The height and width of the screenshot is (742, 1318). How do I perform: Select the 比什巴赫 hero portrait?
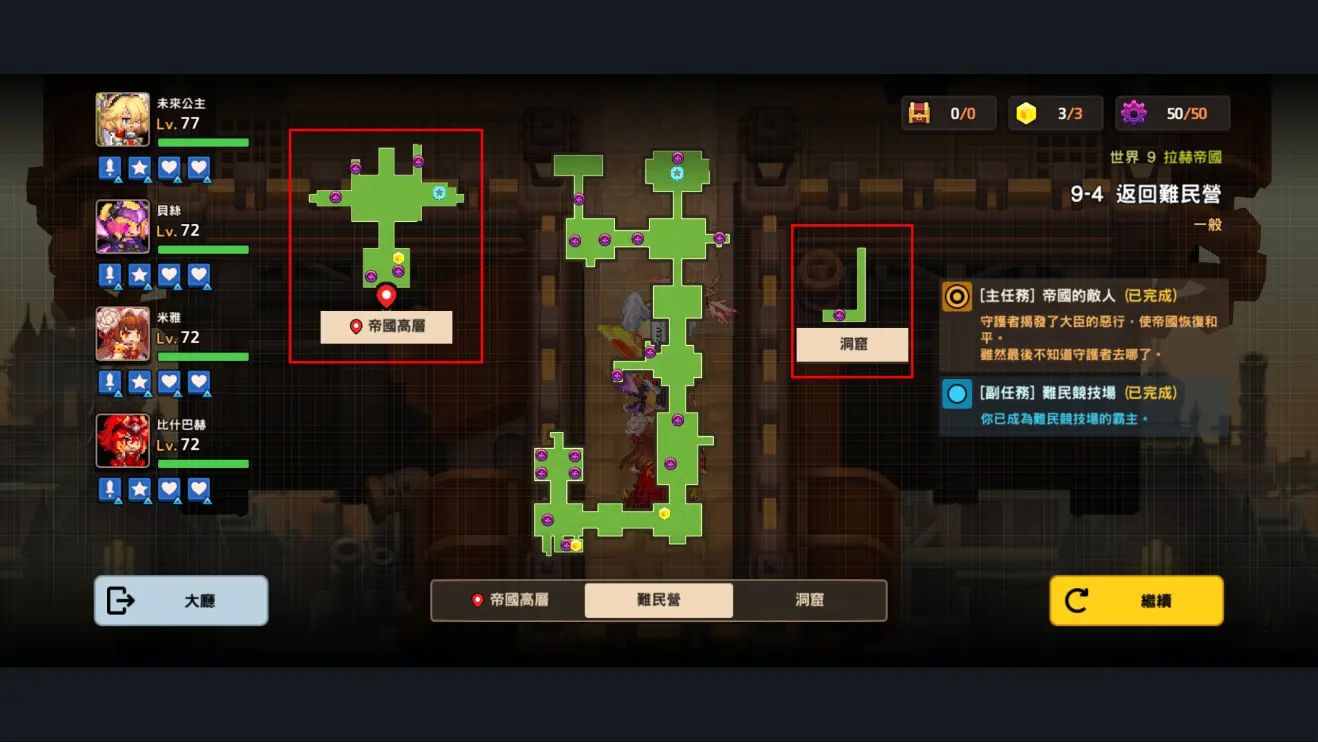click(122, 440)
